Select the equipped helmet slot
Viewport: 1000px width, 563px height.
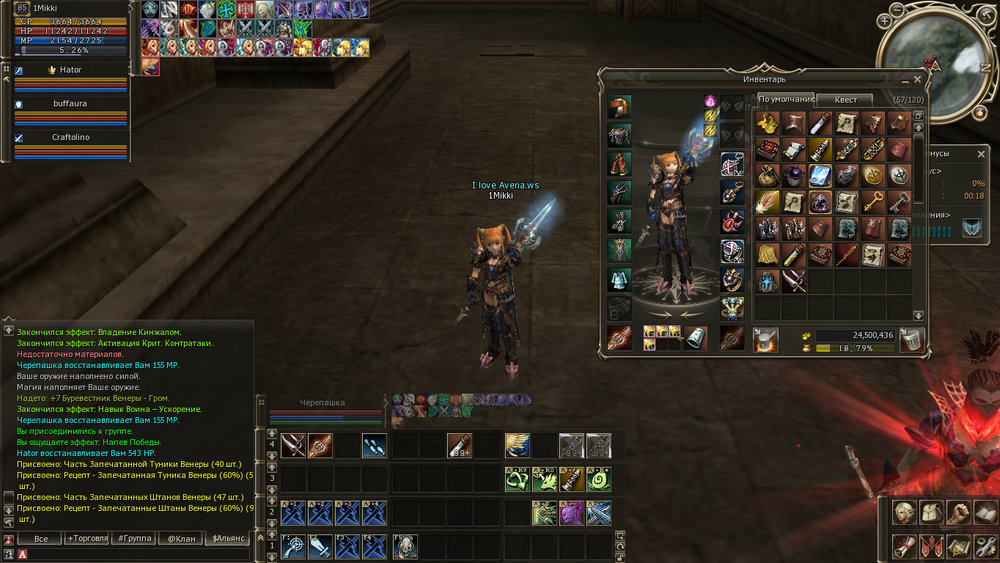coord(620,107)
